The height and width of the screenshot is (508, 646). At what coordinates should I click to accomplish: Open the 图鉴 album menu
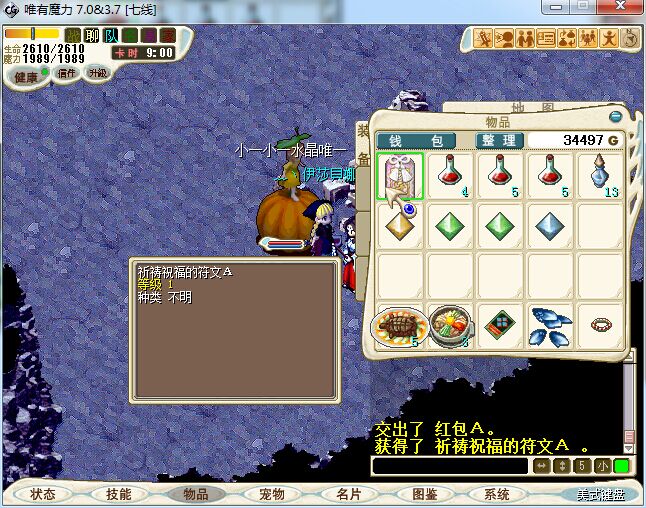[424, 494]
